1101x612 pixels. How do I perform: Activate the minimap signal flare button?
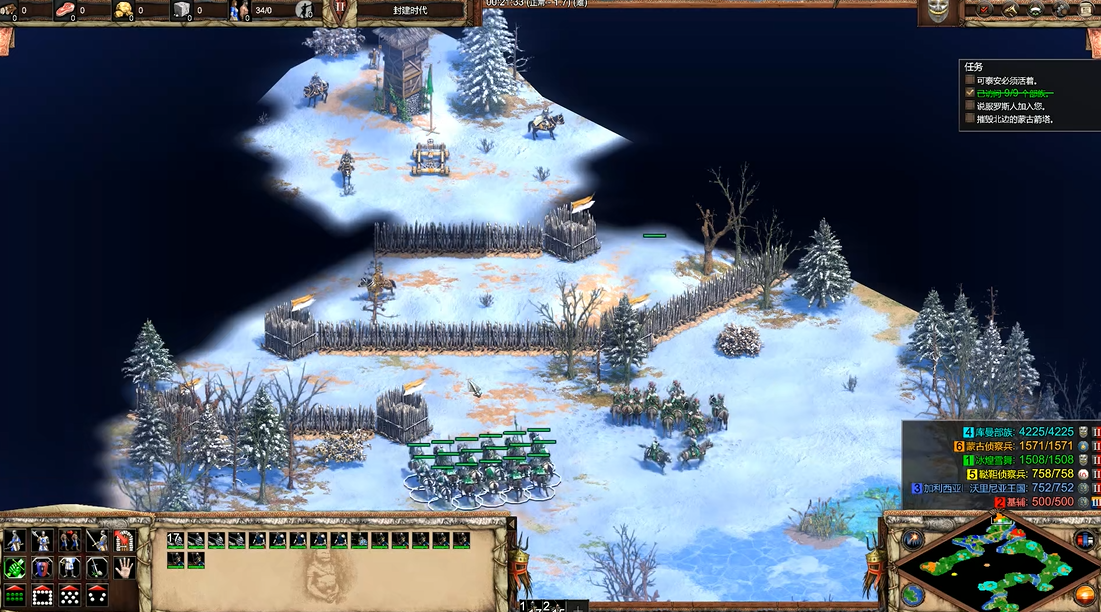click(x=911, y=540)
